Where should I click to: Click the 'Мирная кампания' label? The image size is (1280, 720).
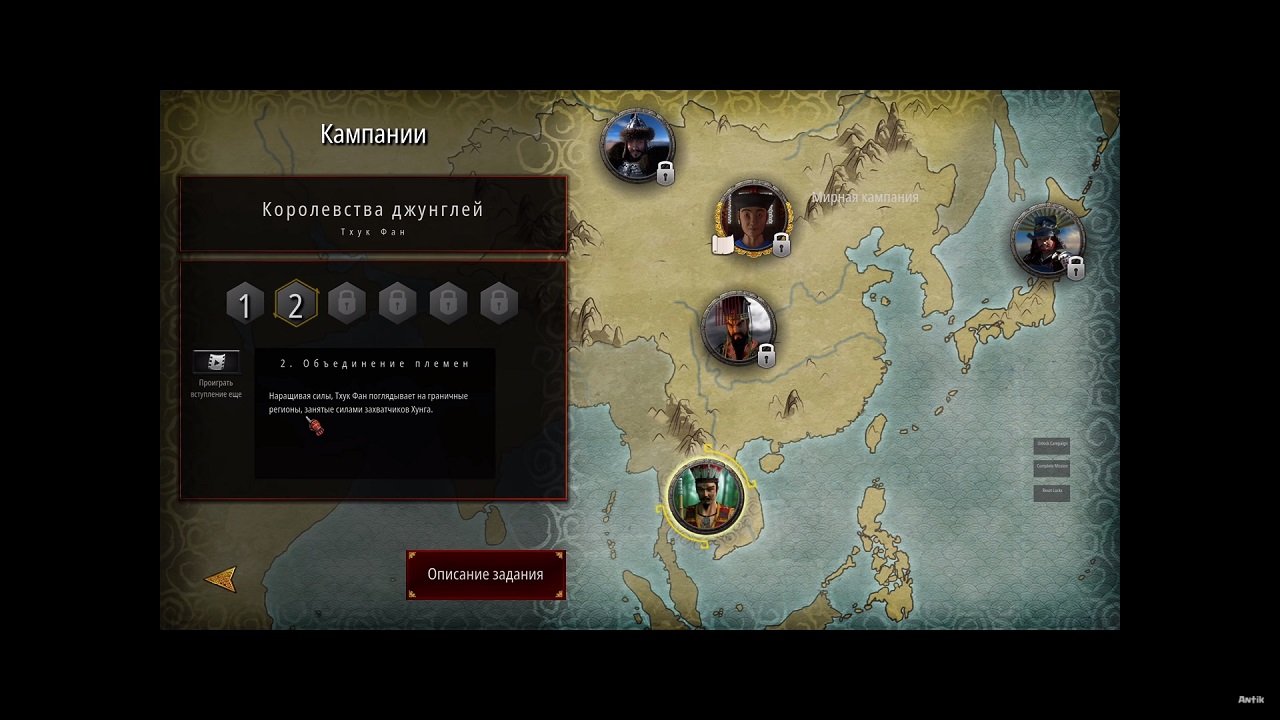pos(862,198)
